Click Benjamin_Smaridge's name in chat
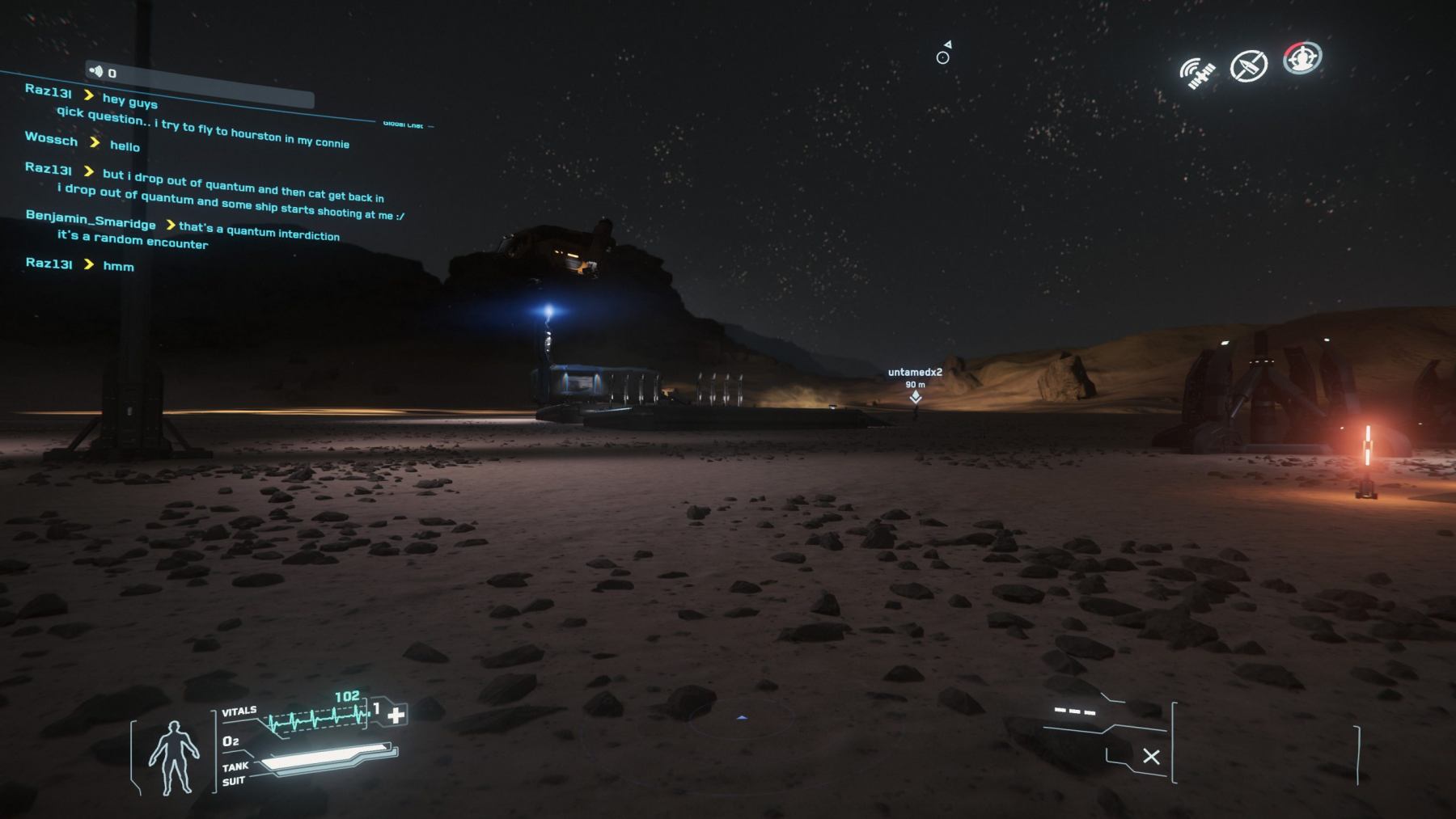This screenshot has width=1456, height=819. pyautogui.click(x=91, y=219)
